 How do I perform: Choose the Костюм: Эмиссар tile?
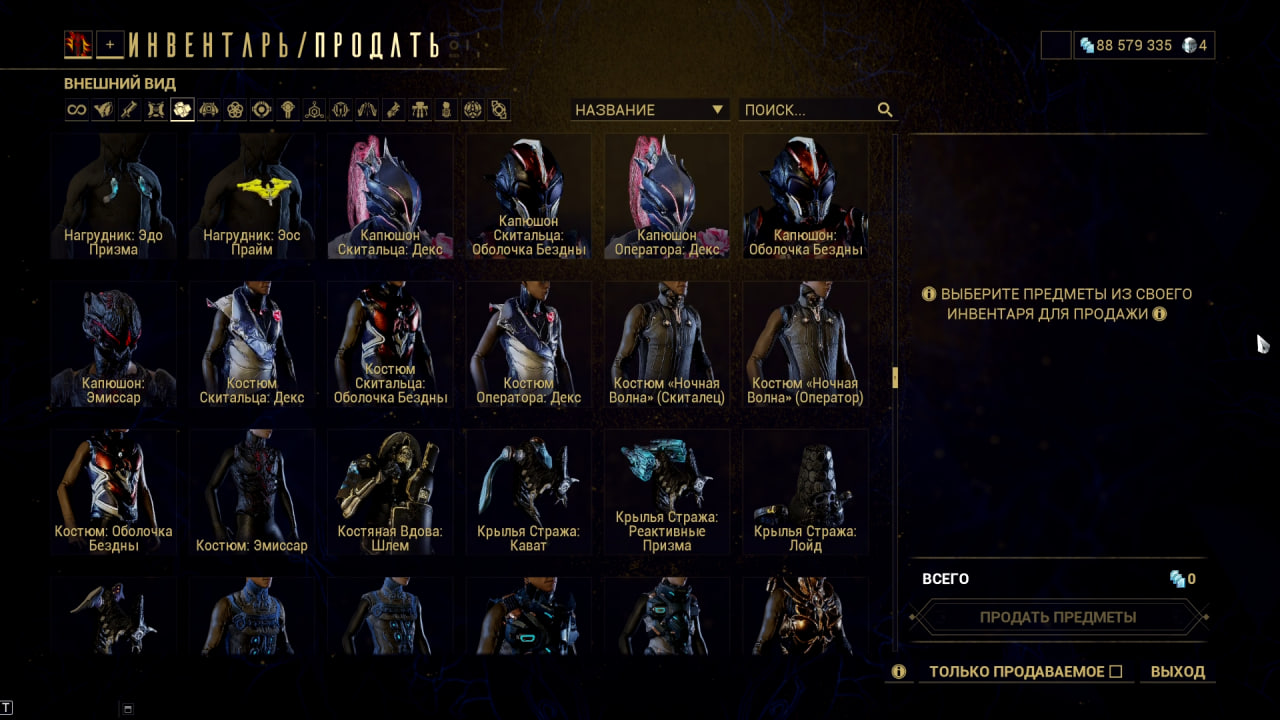pyautogui.click(x=251, y=492)
